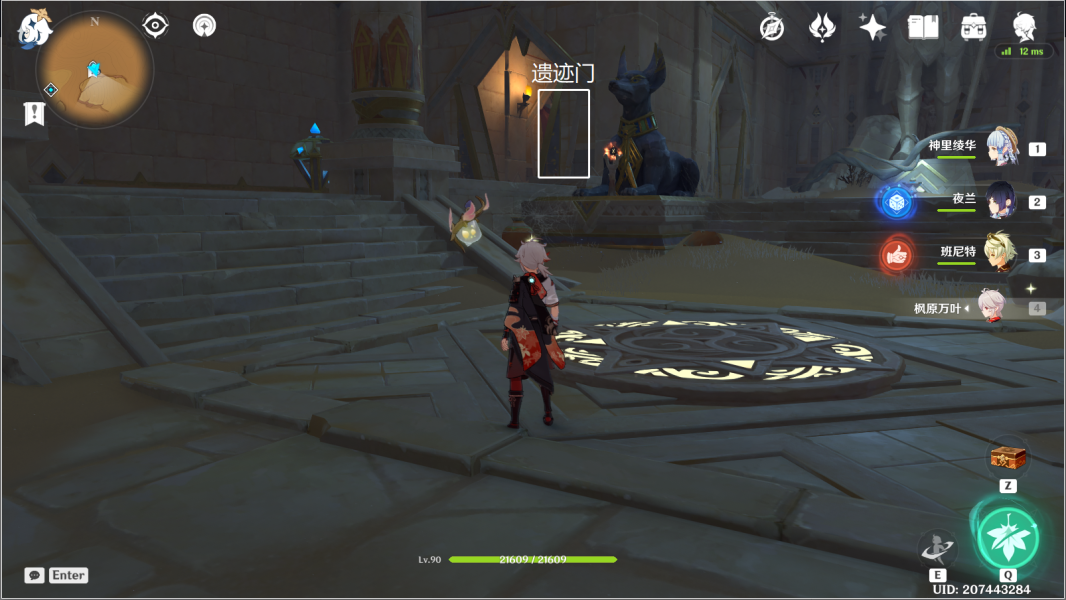The image size is (1066, 600).
Task: Use the treasure chest gadget
Action: point(1008,458)
